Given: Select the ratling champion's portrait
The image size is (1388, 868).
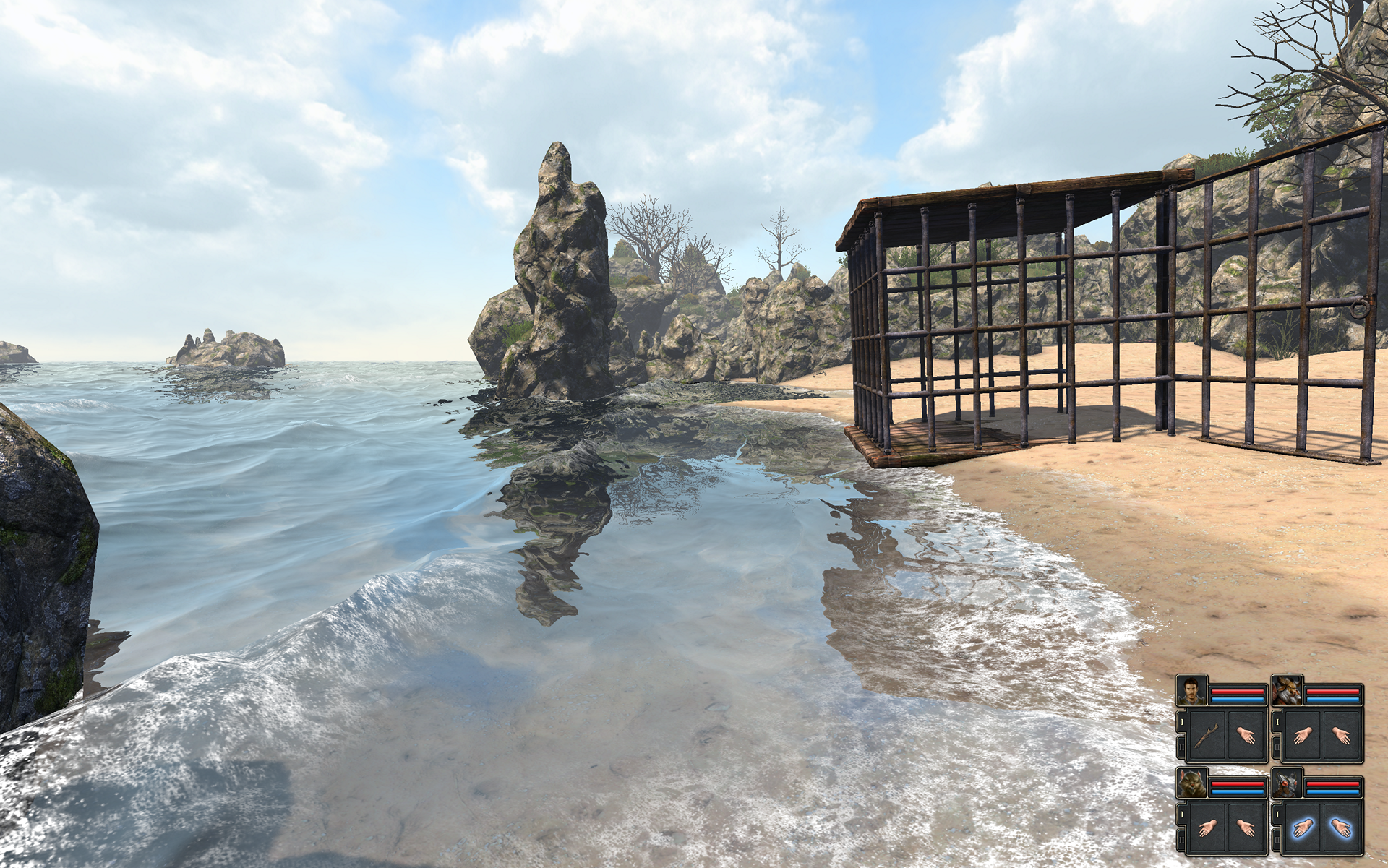Looking at the screenshot, I should [x=1192, y=783].
